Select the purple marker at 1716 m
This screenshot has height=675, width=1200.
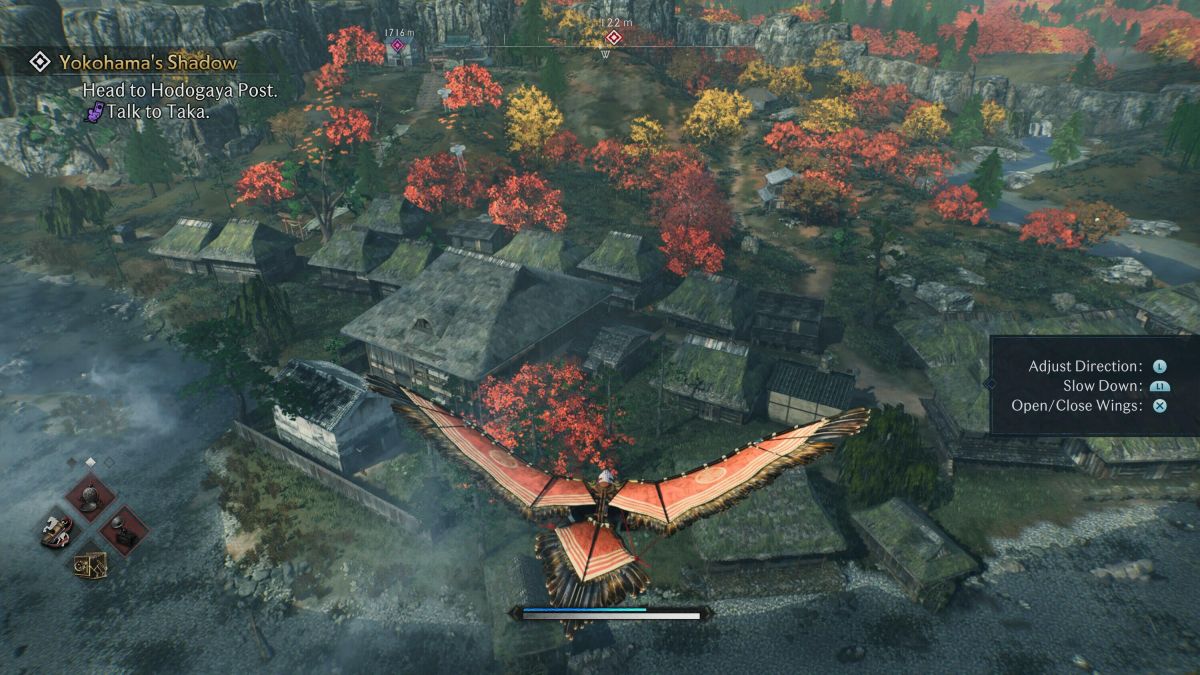pos(398,45)
